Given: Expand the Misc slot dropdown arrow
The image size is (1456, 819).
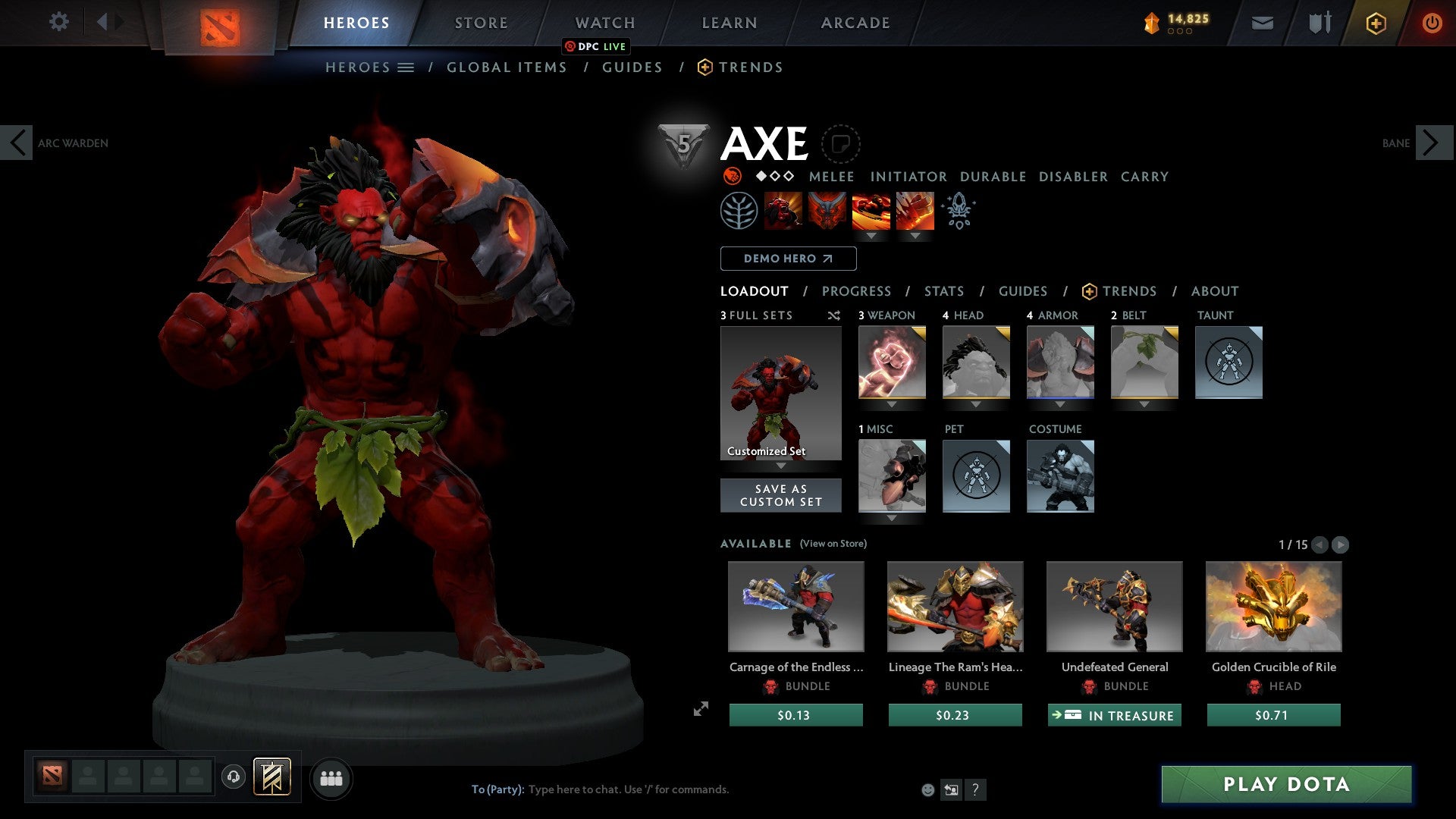Looking at the screenshot, I should (892, 519).
